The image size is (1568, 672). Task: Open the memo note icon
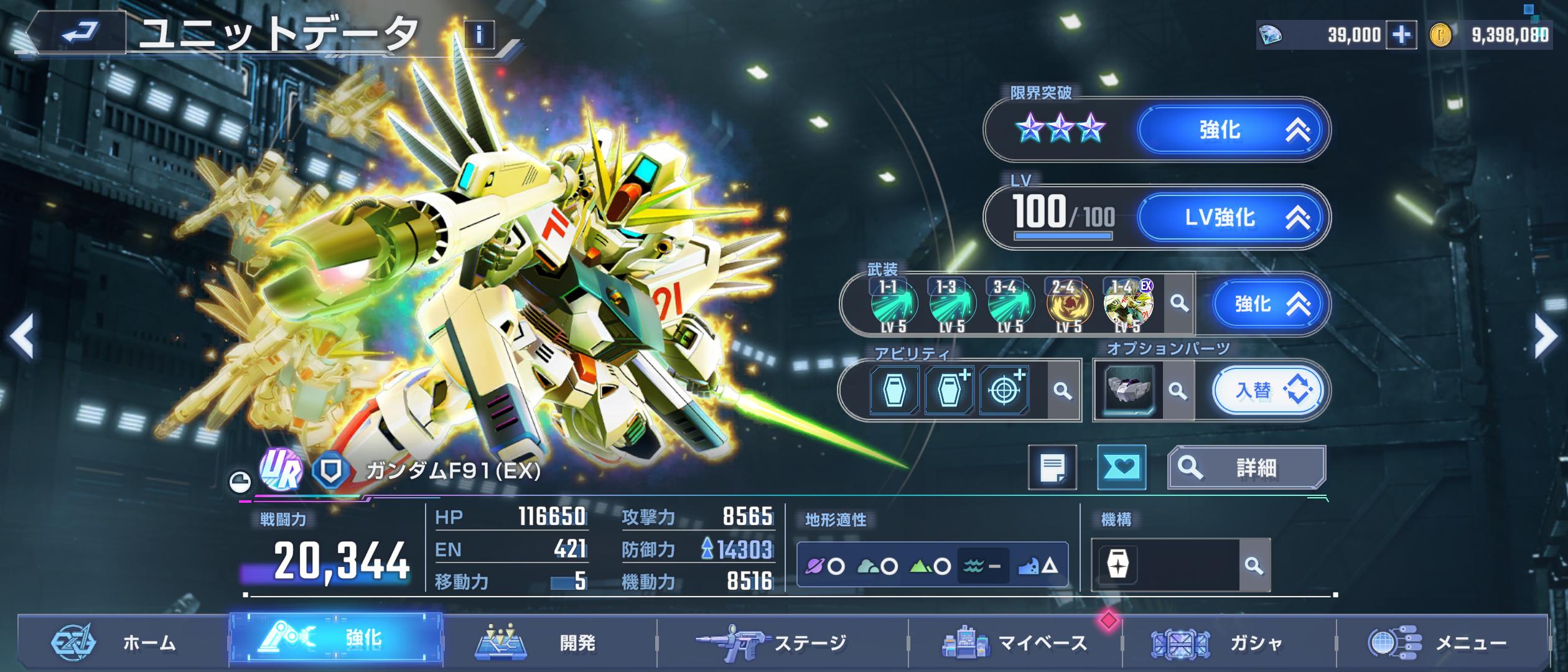[1052, 467]
